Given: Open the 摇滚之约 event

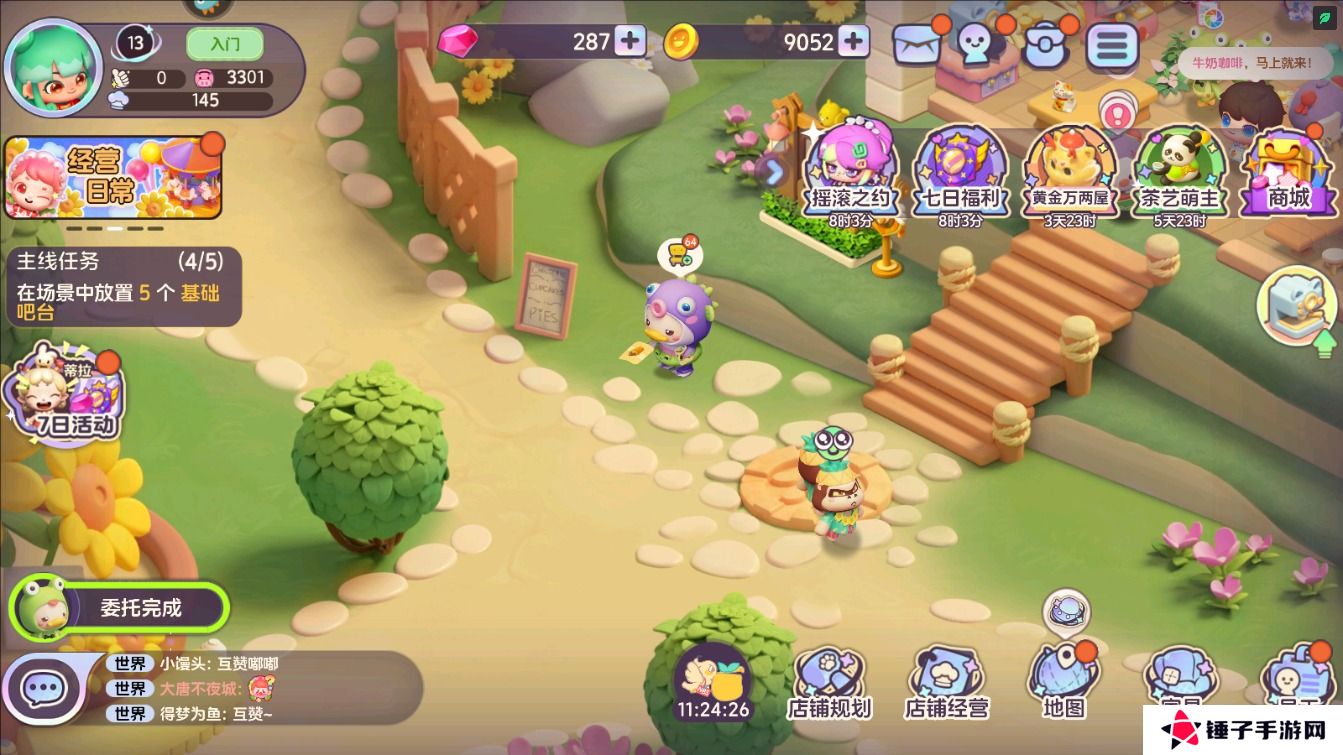Looking at the screenshot, I should point(850,172).
